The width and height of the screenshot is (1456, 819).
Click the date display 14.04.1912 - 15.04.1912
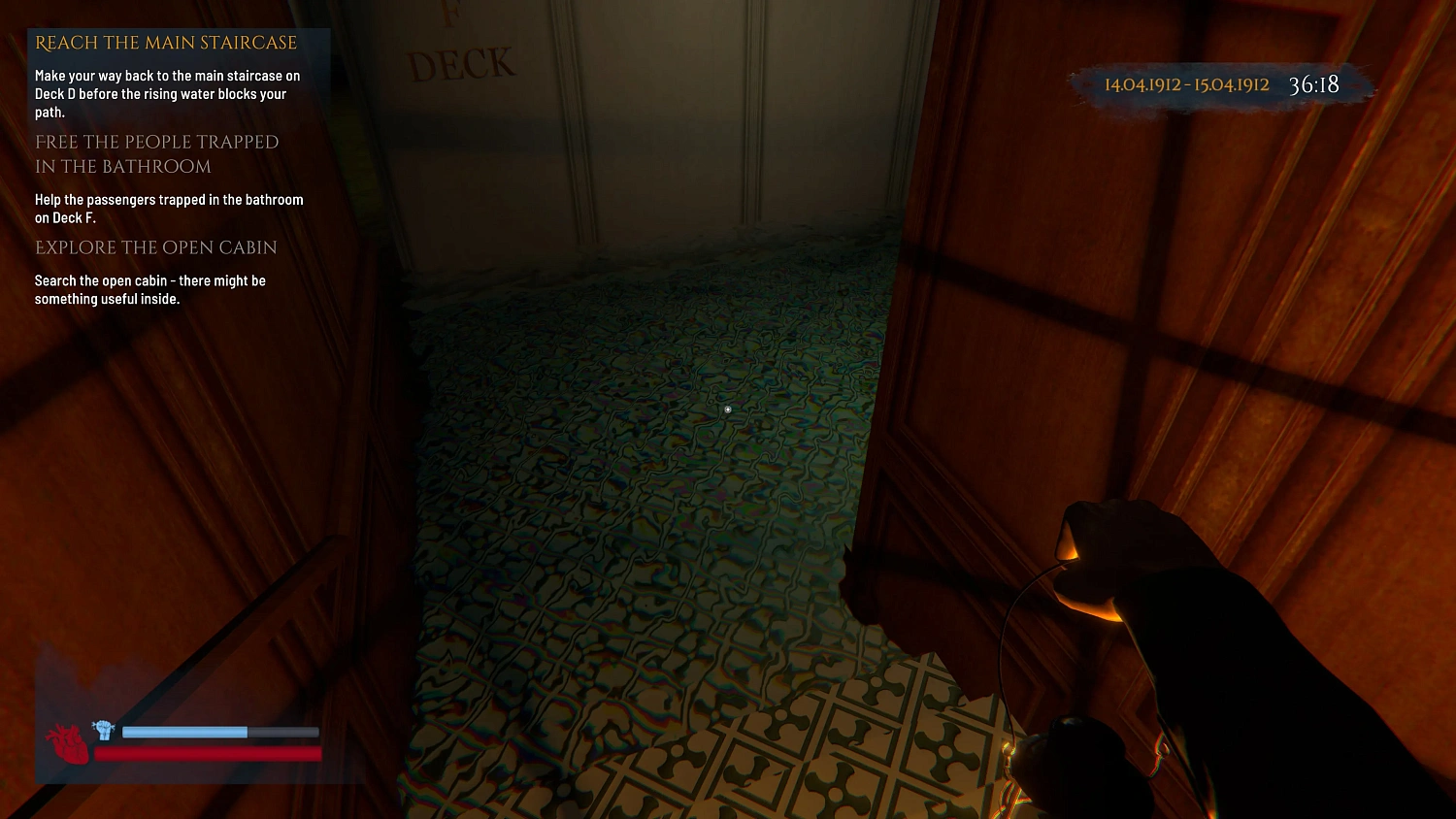point(1186,84)
